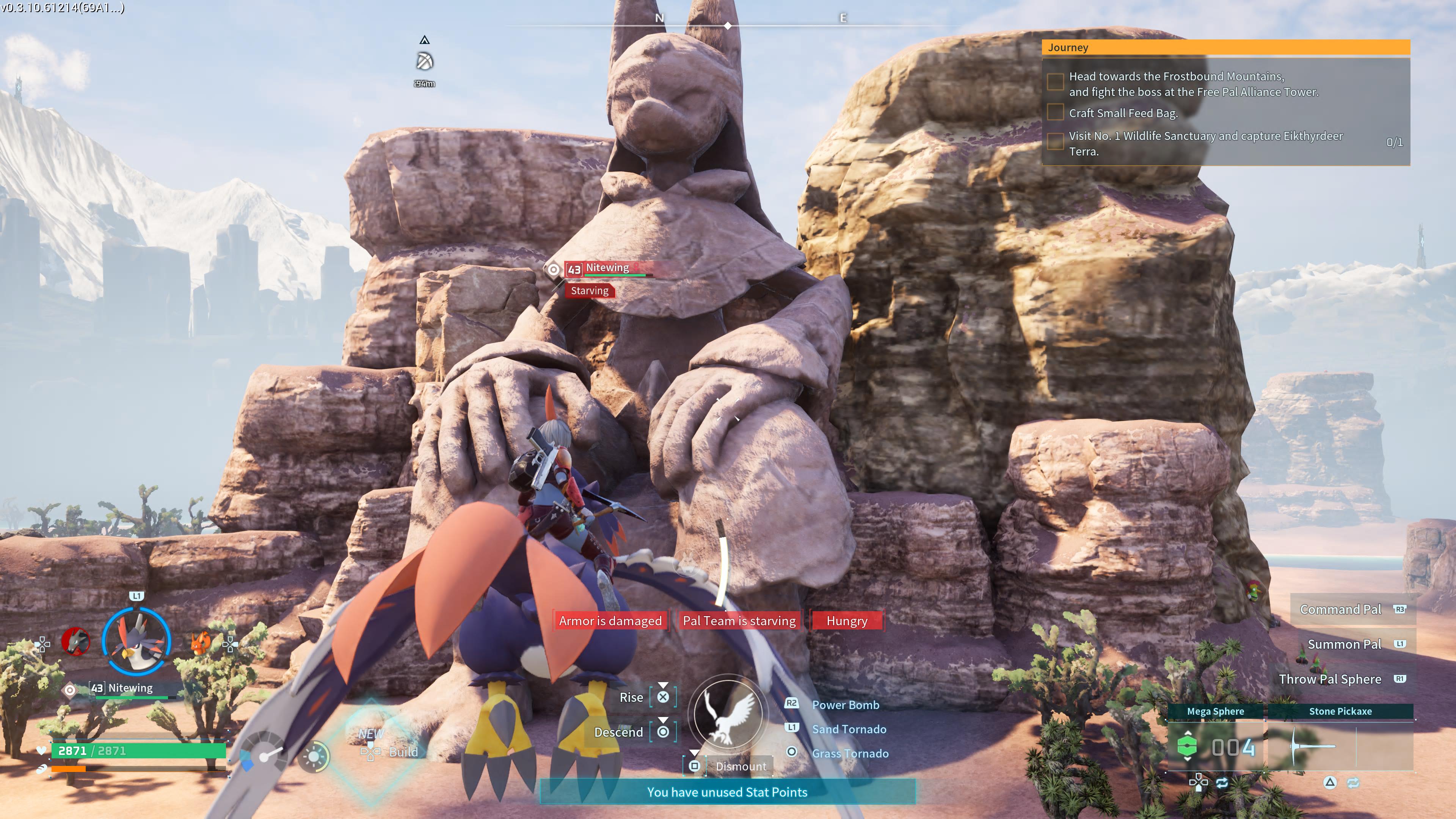The height and width of the screenshot is (819, 1456).
Task: Choose the red pal portrait beside Nitewing
Action: click(76, 642)
